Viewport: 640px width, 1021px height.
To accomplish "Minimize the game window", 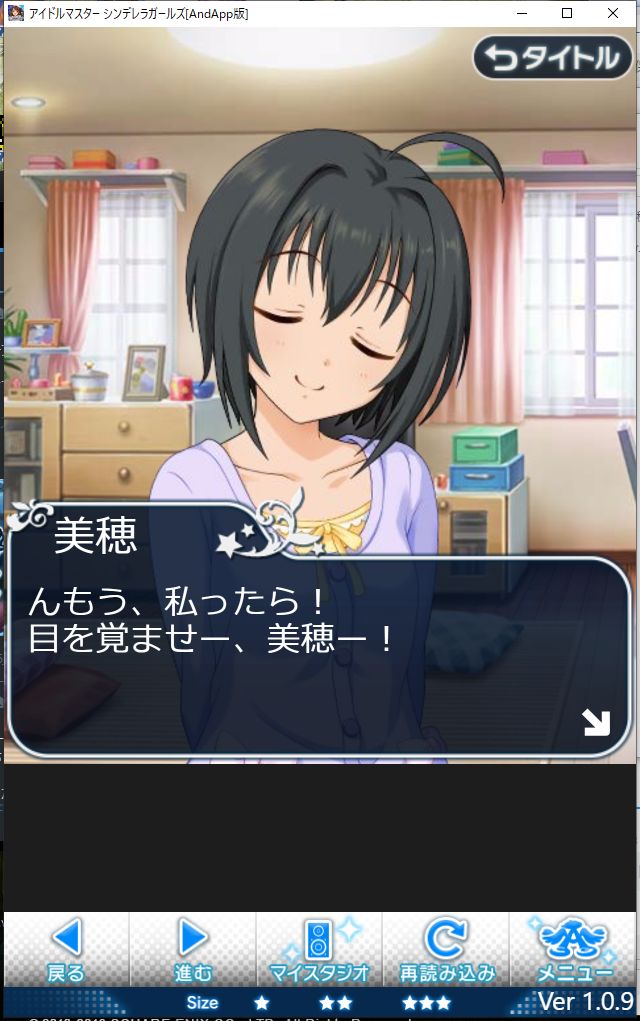I will pos(521,13).
